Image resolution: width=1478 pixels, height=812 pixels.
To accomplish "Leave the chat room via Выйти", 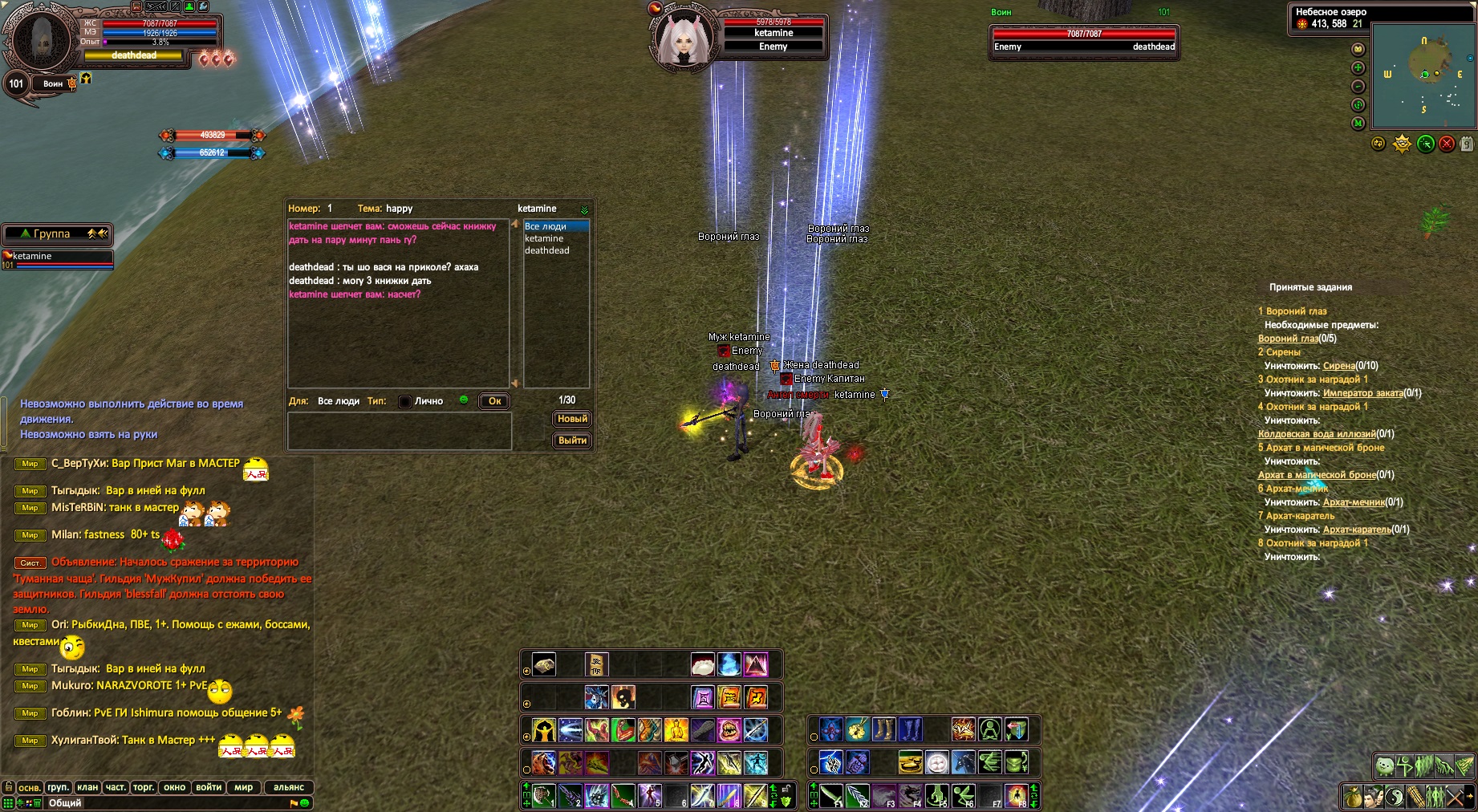I will tap(572, 441).
